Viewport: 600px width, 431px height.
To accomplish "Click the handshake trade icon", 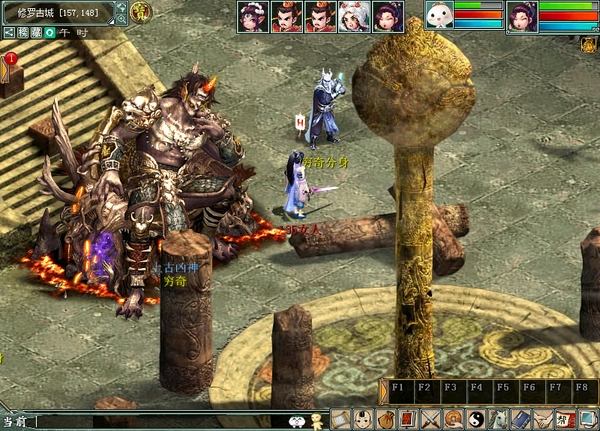I will click(x=543, y=420).
